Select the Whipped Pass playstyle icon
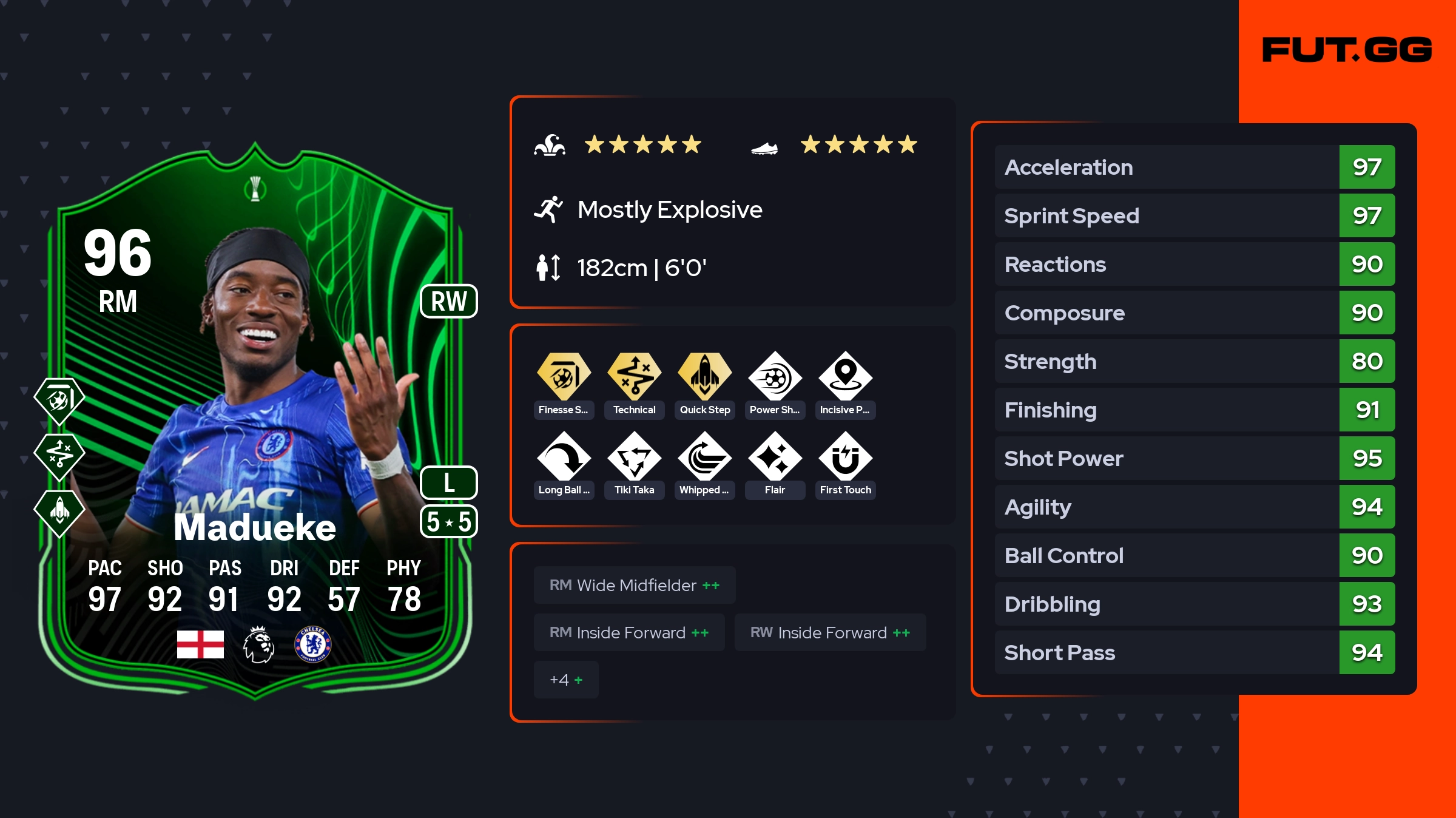1456x818 pixels. coord(704,457)
